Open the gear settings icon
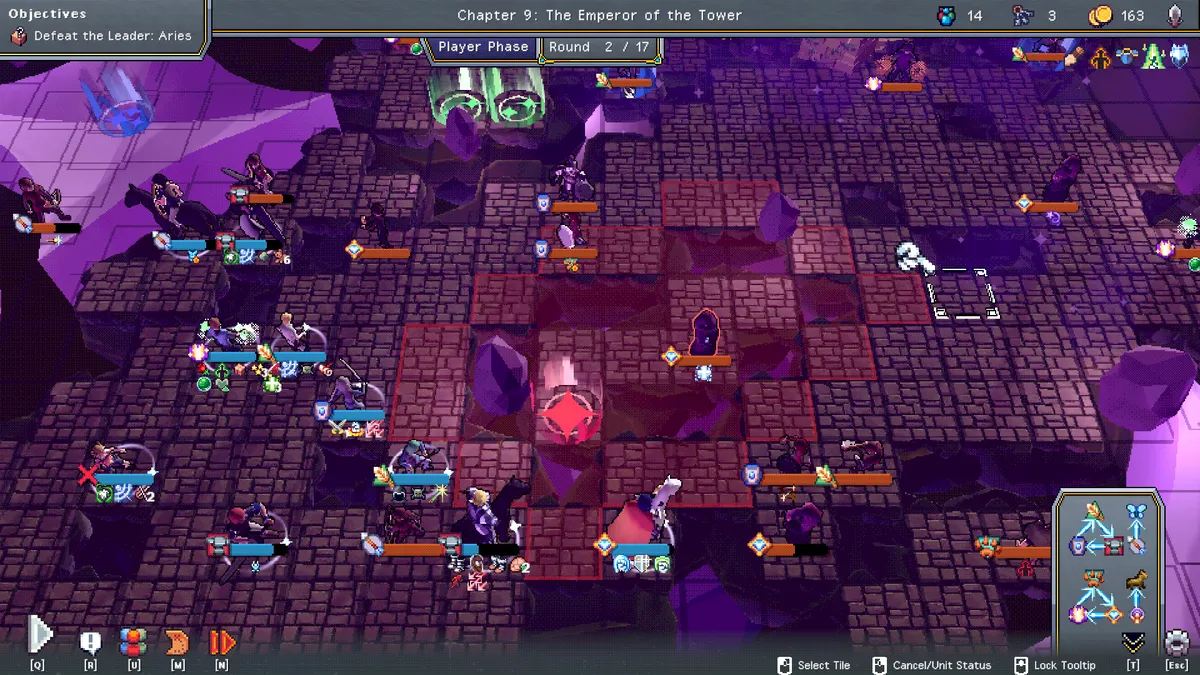The image size is (1200, 675). coord(1177,642)
